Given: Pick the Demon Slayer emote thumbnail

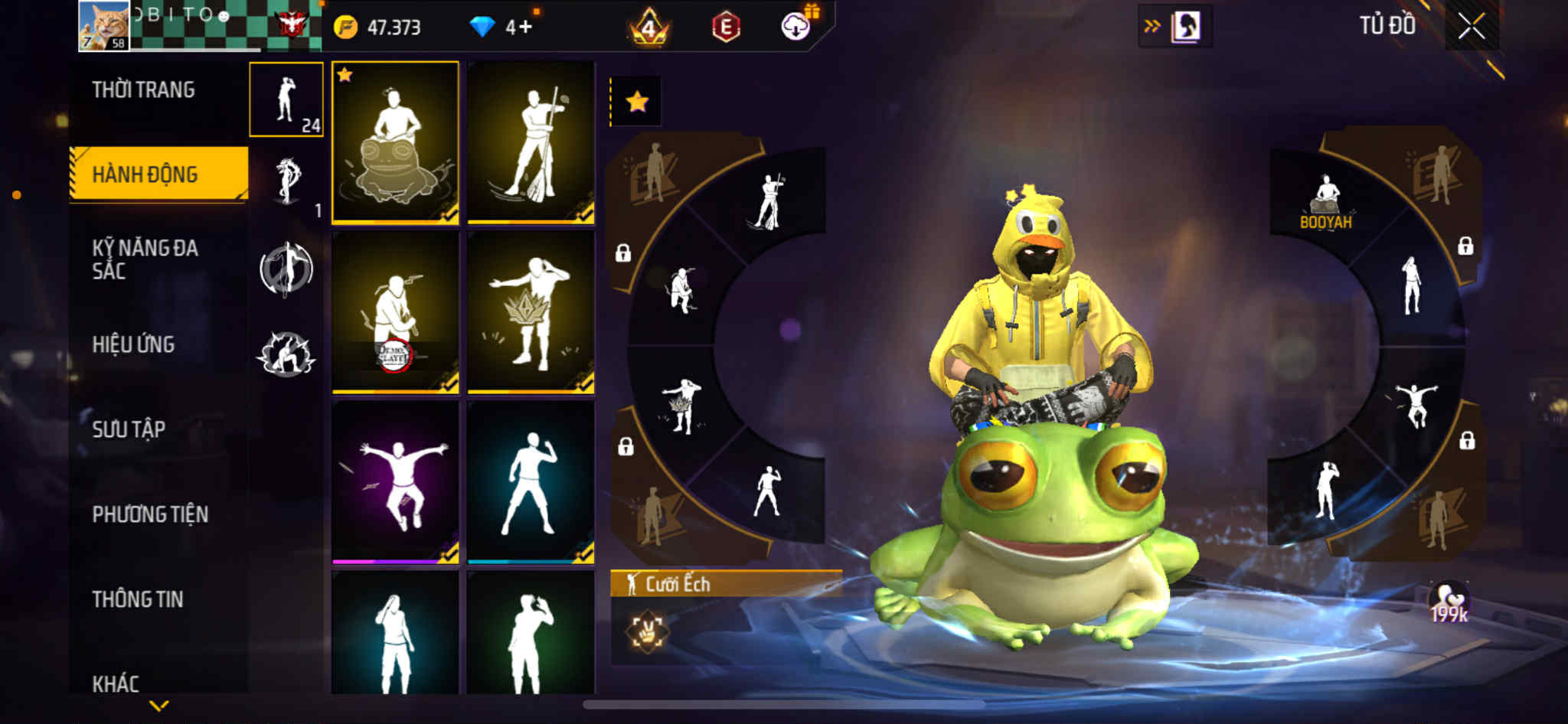Looking at the screenshot, I should tap(395, 312).
